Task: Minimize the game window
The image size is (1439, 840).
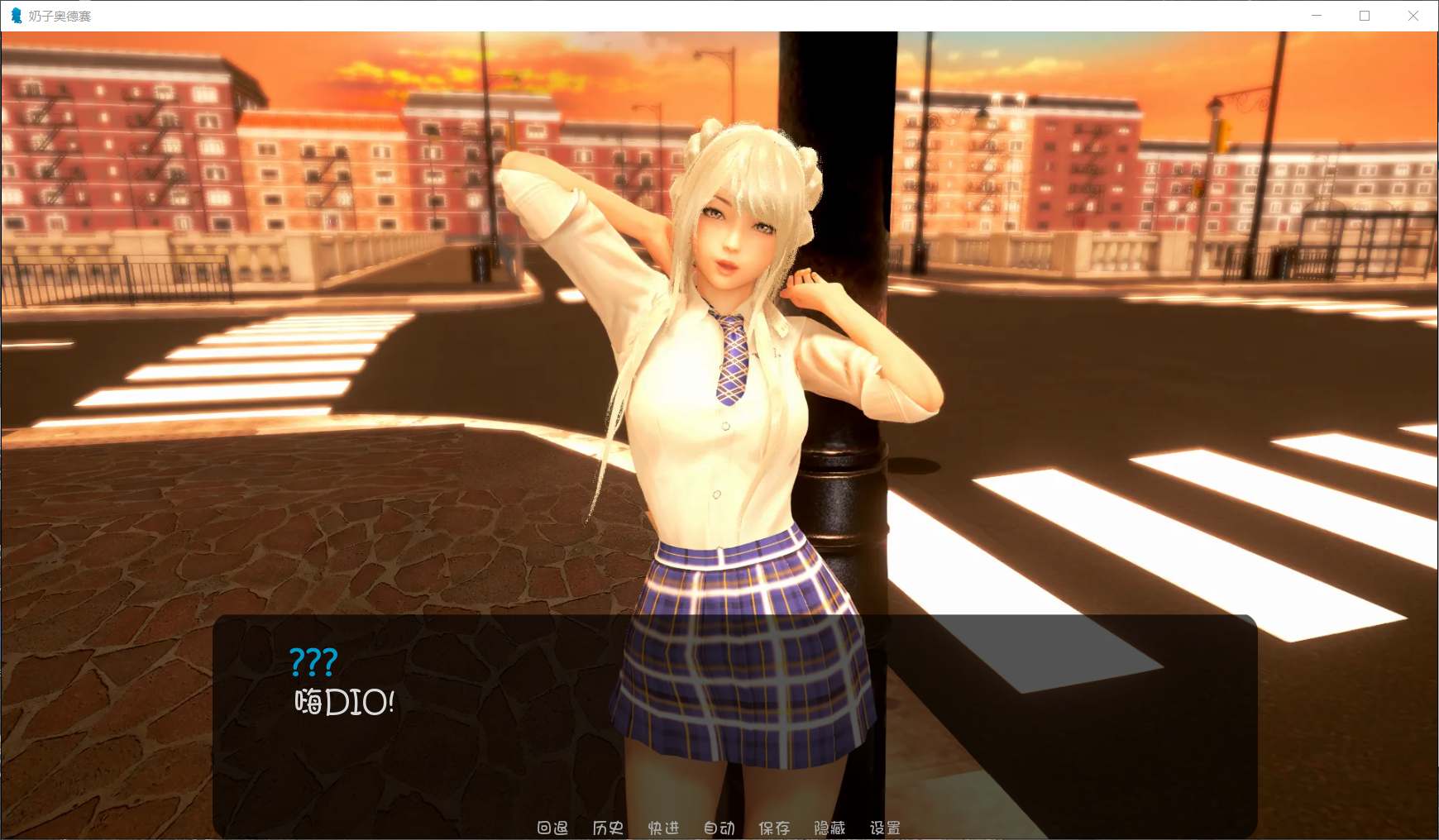Action: pyautogui.click(x=1317, y=16)
